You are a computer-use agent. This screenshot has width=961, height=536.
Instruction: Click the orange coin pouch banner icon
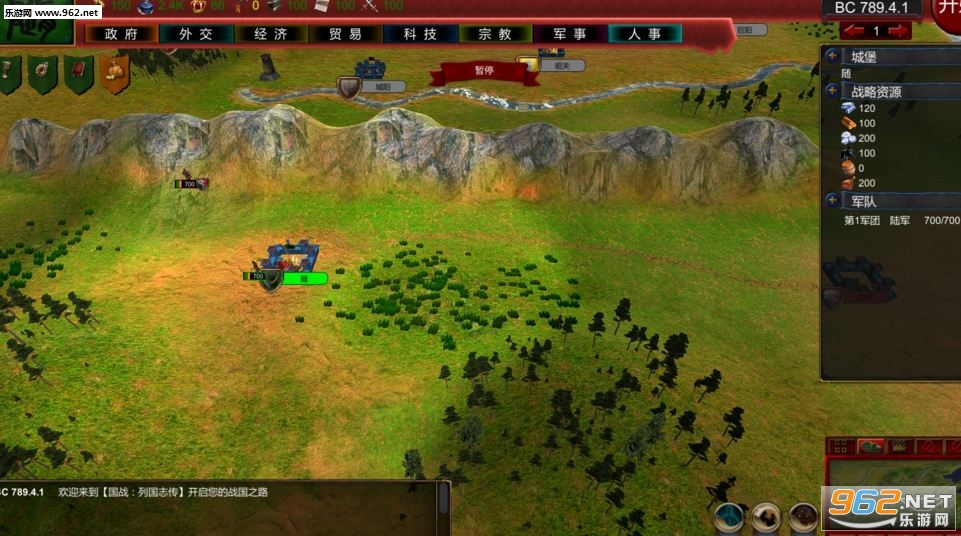[114, 72]
